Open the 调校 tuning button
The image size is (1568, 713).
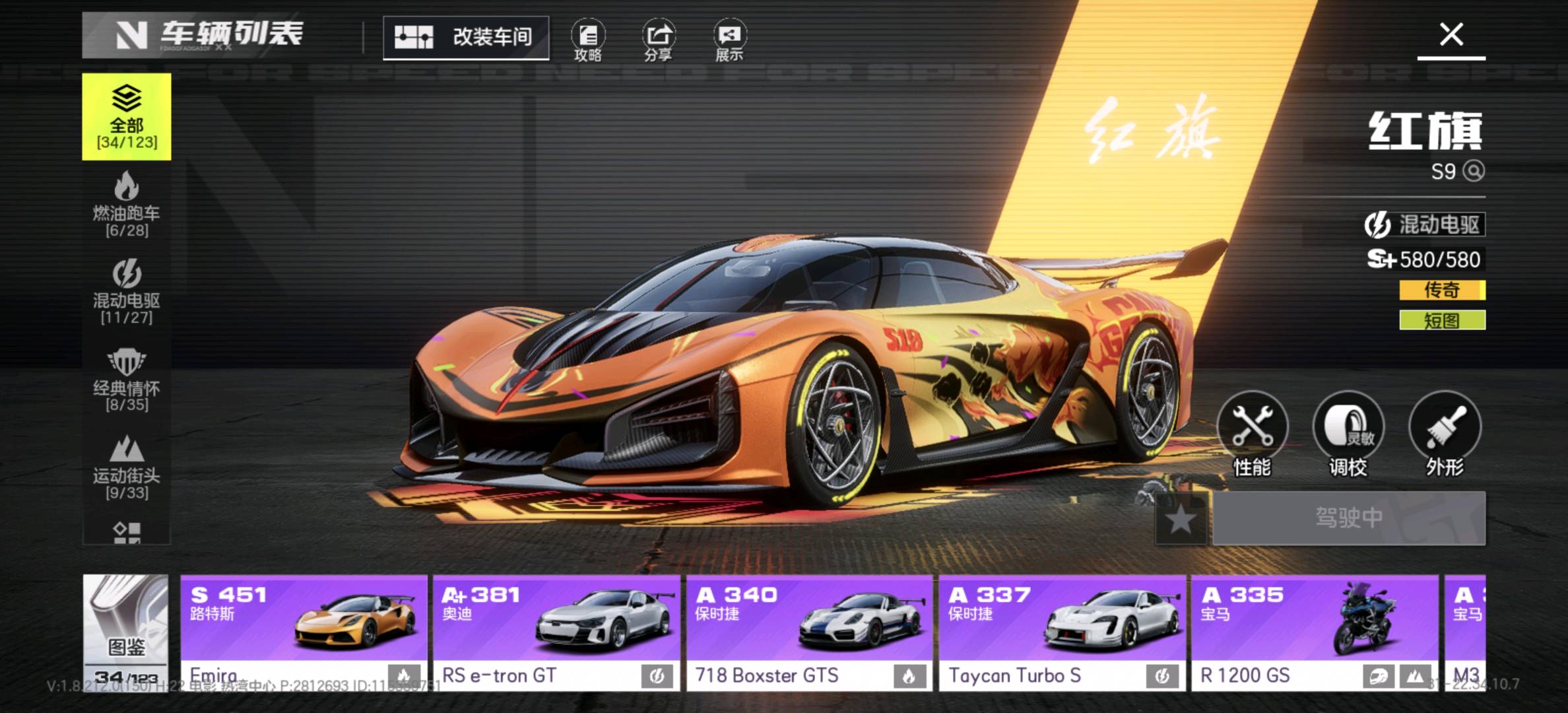pyautogui.click(x=1348, y=434)
